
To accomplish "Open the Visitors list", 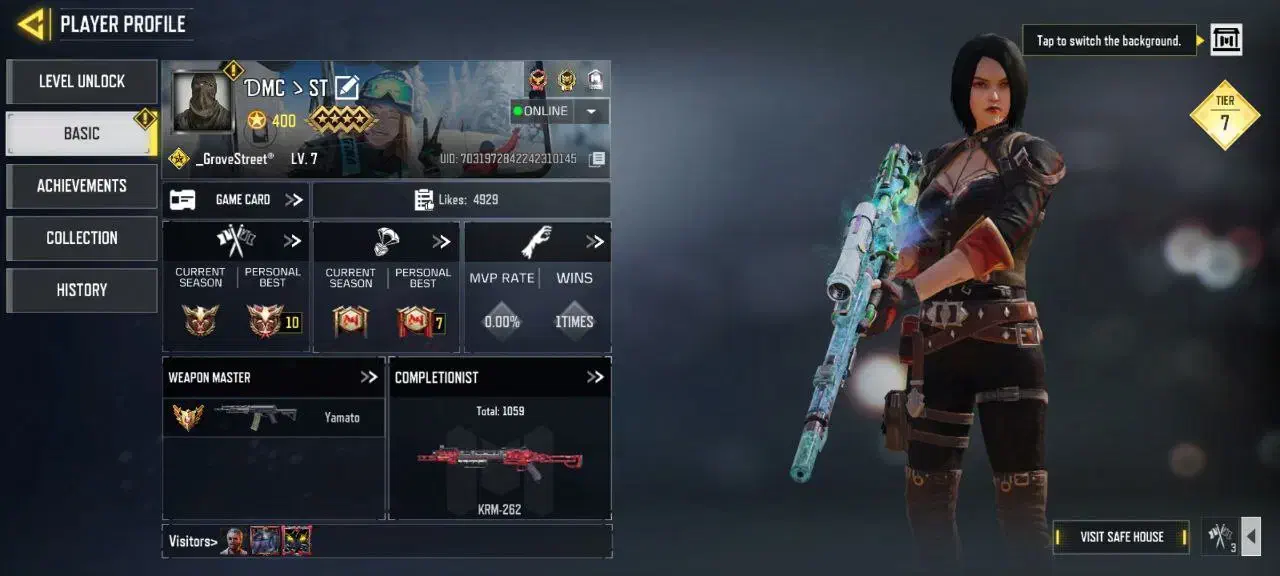I will click(193, 541).
